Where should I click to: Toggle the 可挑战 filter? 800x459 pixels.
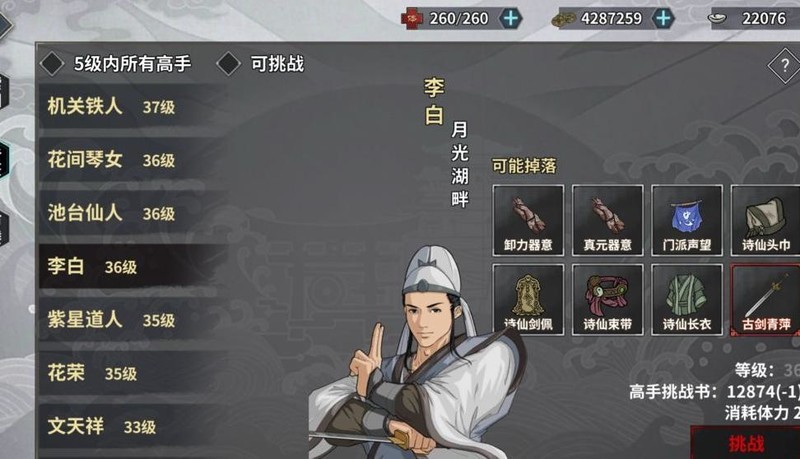[x=229, y=64]
